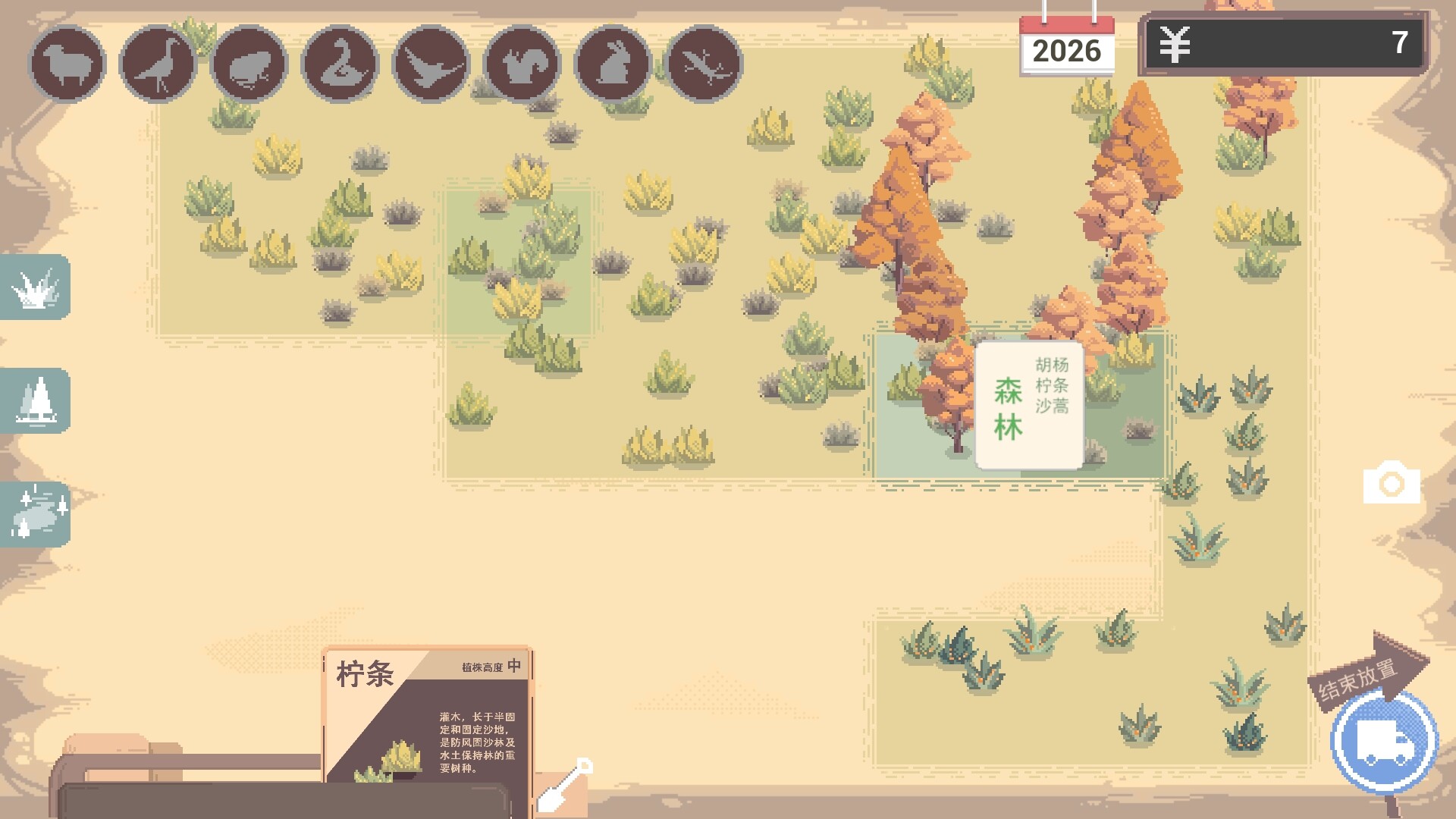Image resolution: width=1456 pixels, height=819 pixels.
Task: Select the sheep animal icon
Action: 67,64
